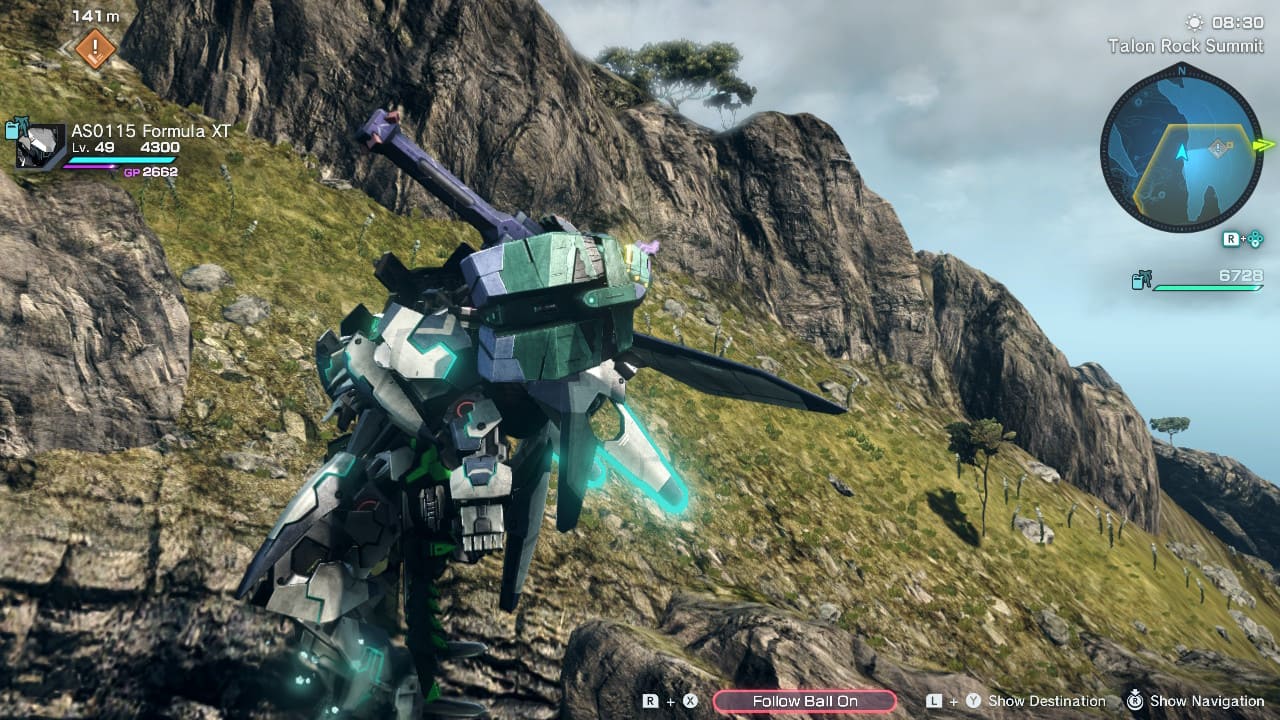Click the AS0115 Formula XT Skell portrait
The height and width of the screenshot is (720, 1280).
click(x=41, y=145)
